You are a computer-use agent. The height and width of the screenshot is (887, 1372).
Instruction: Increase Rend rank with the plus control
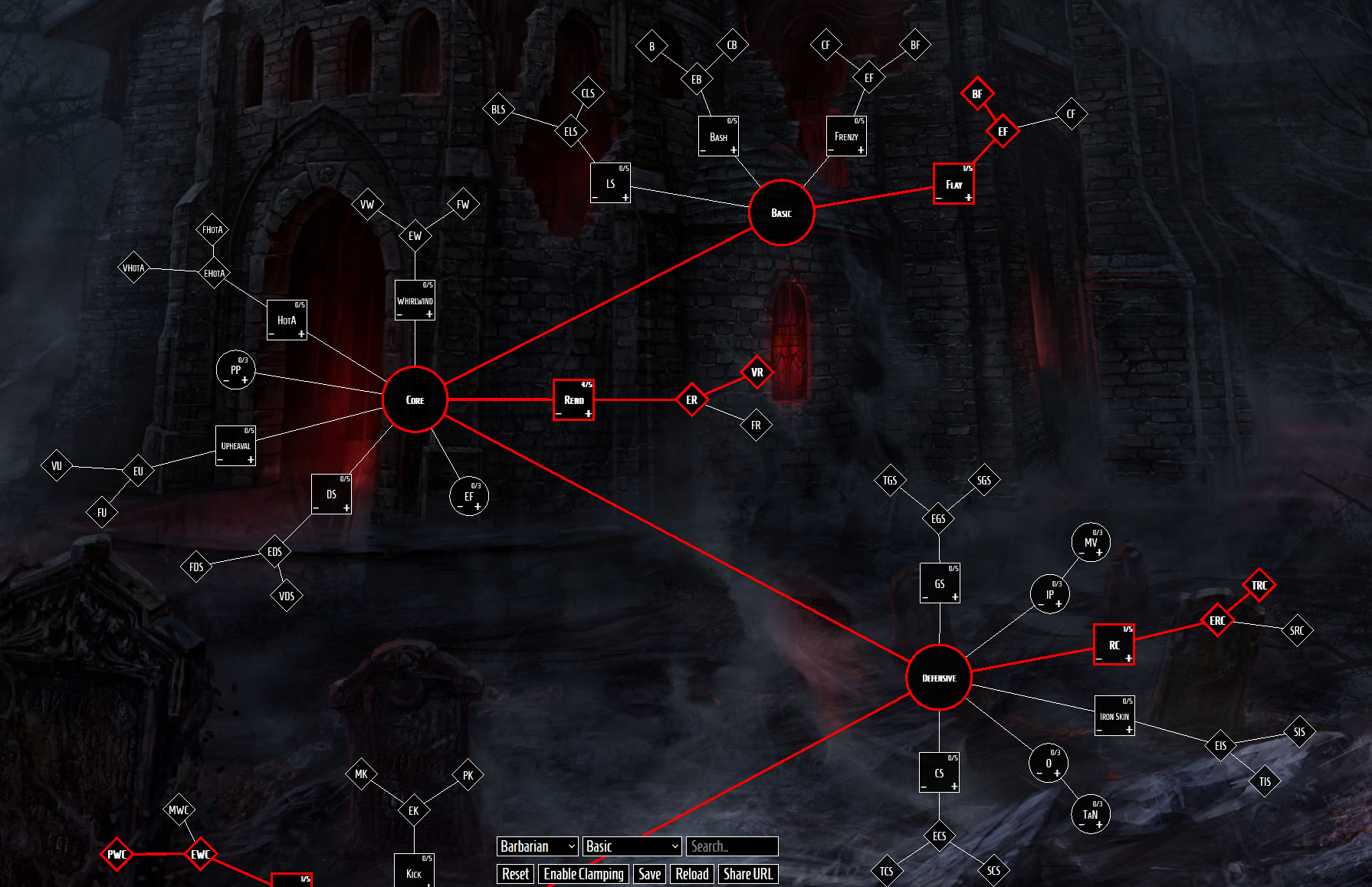(x=588, y=415)
